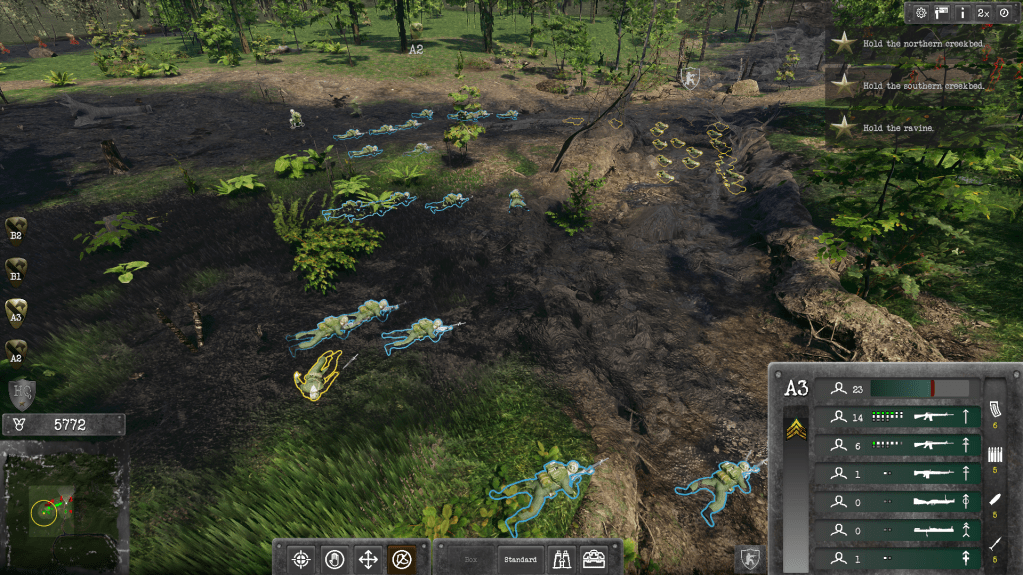Select the "Hold the southern creekbed" objective
This screenshot has width=1023, height=575.
click(922, 86)
